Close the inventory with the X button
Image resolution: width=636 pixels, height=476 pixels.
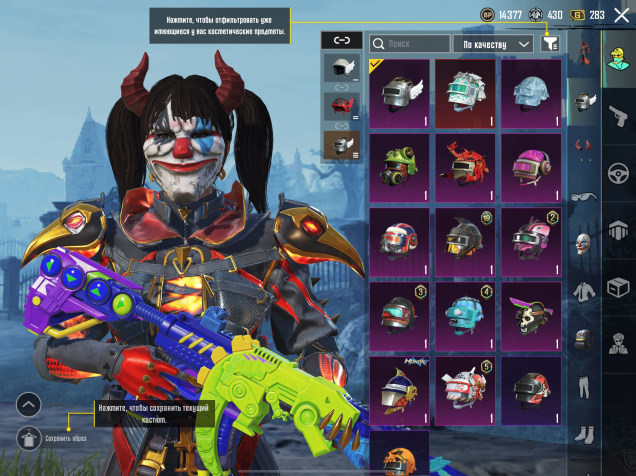621,15
